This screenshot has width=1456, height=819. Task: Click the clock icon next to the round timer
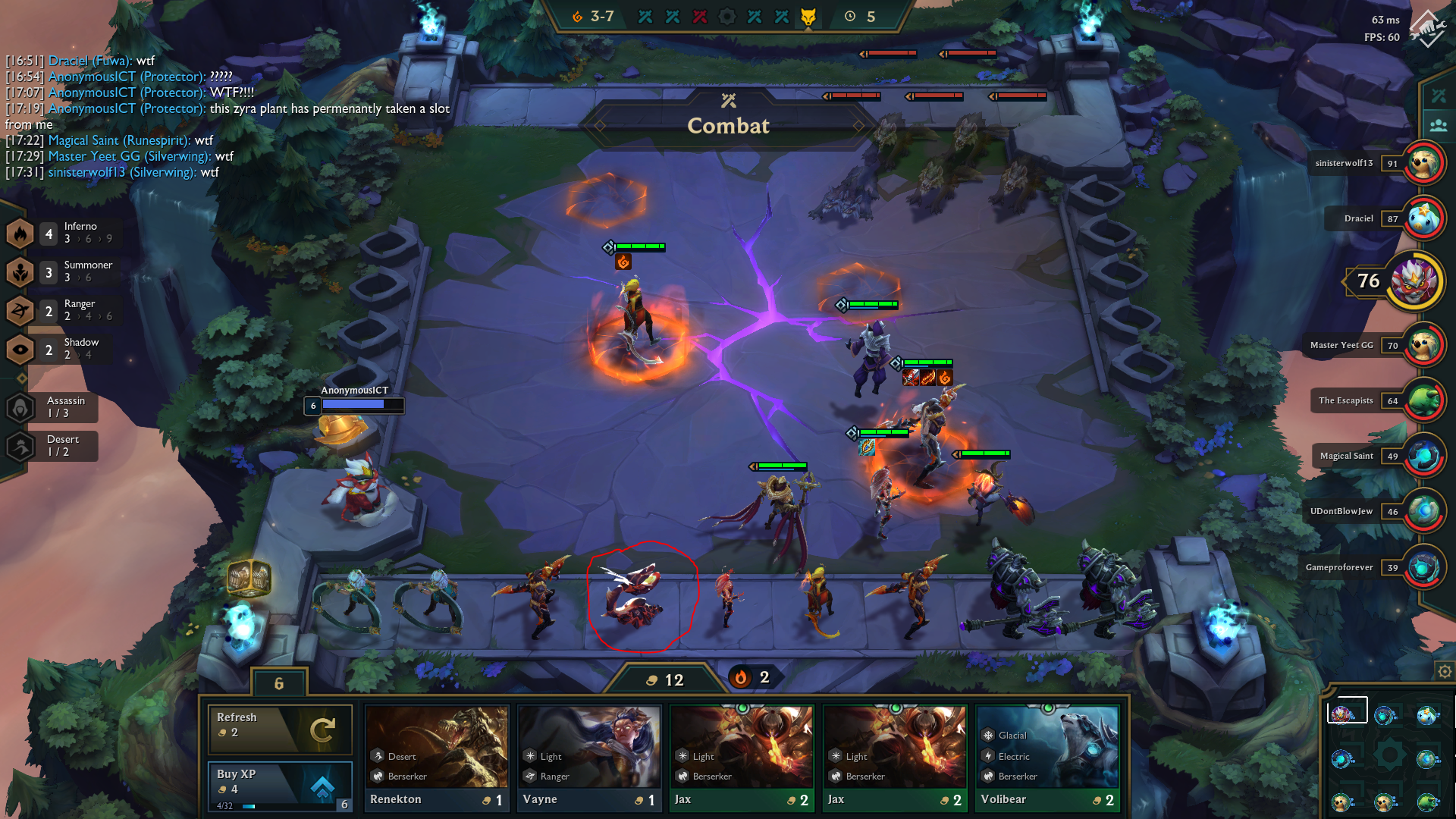(850, 15)
